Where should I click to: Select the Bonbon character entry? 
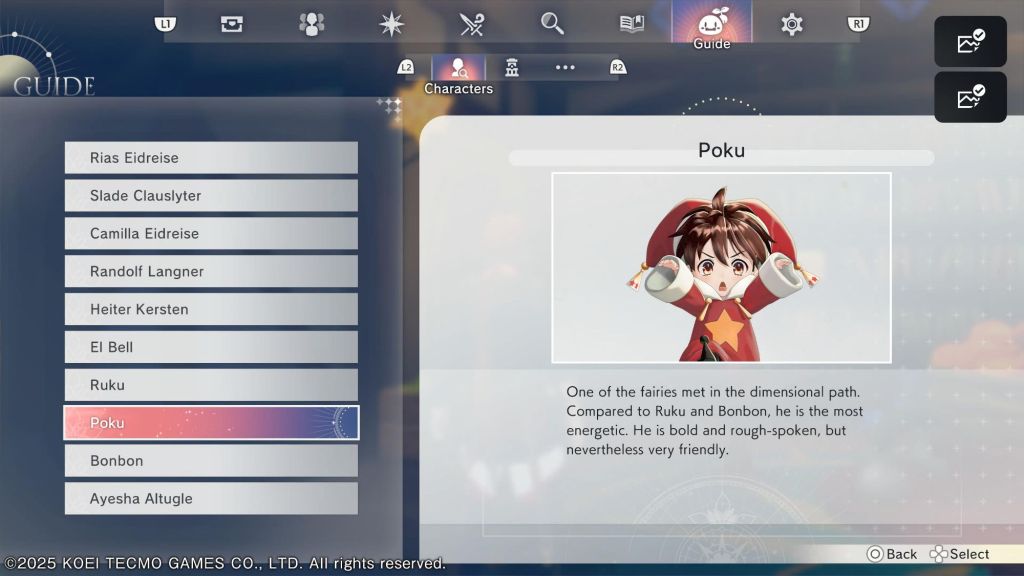click(x=211, y=461)
